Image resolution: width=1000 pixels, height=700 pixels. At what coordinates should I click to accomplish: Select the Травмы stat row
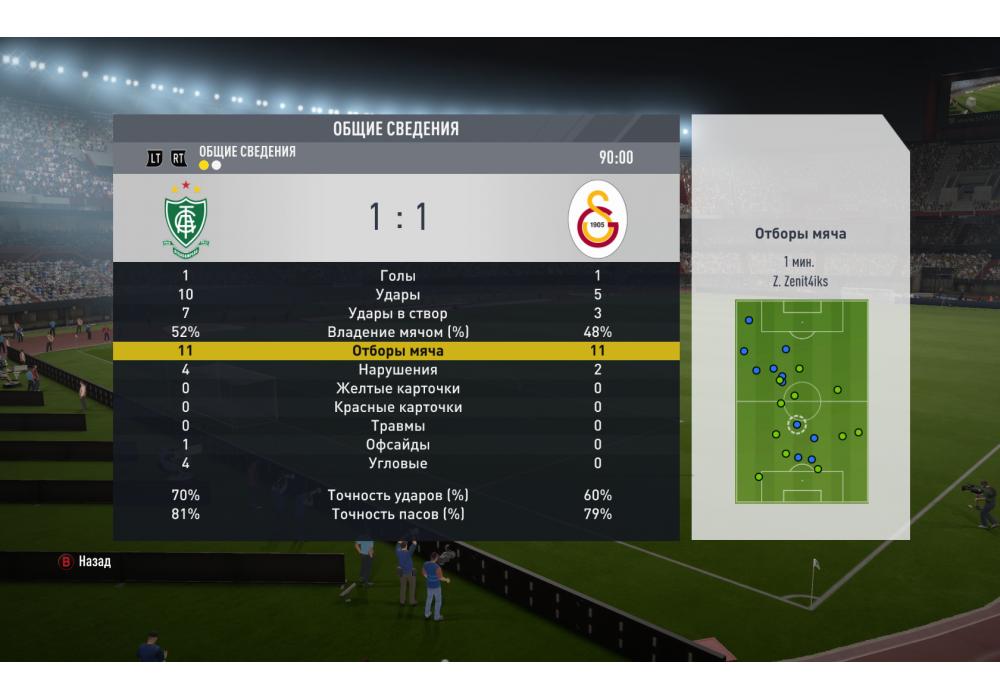click(x=397, y=426)
